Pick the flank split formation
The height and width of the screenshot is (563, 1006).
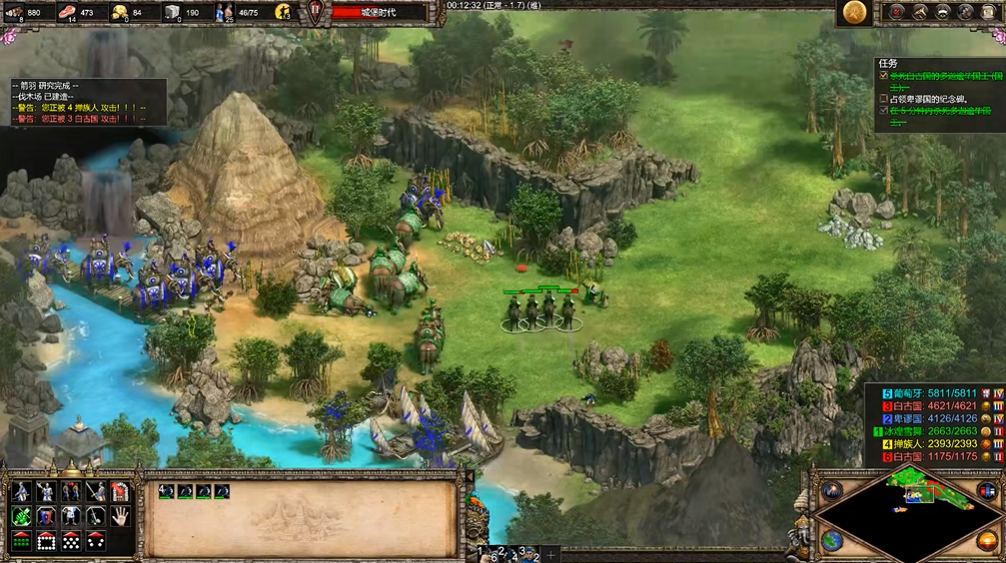point(96,541)
